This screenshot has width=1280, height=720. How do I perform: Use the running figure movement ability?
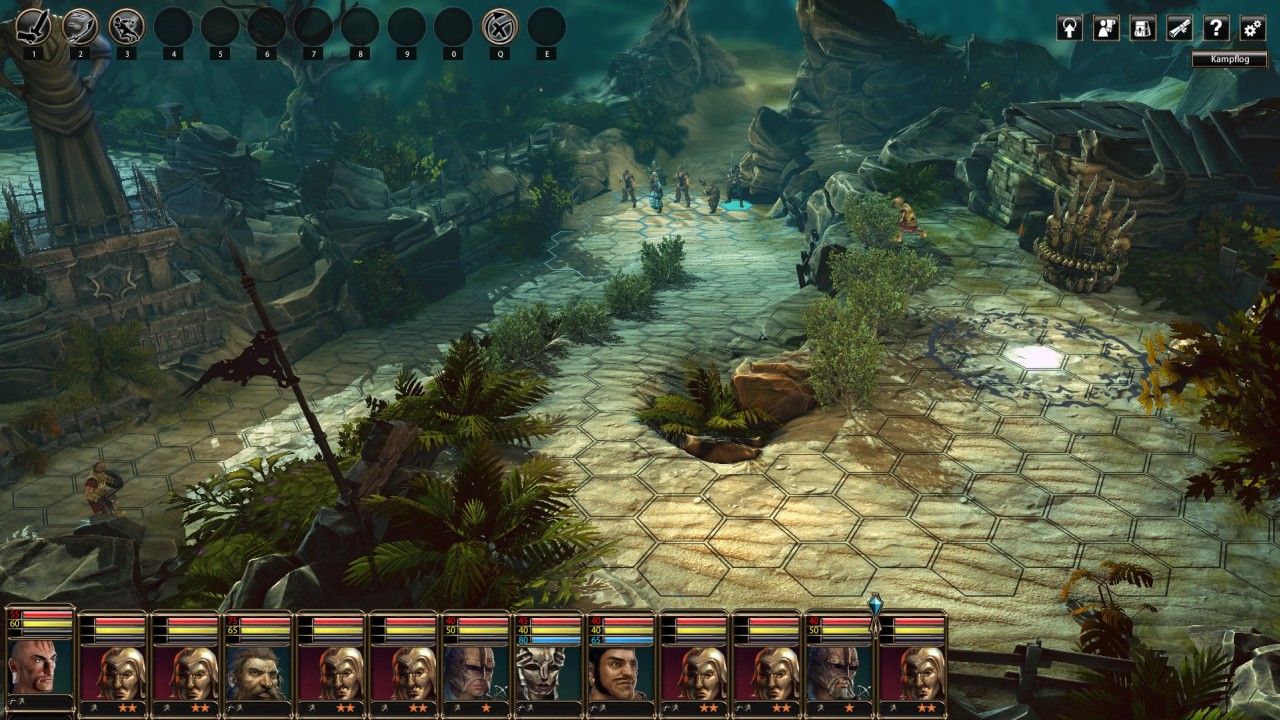pos(127,26)
